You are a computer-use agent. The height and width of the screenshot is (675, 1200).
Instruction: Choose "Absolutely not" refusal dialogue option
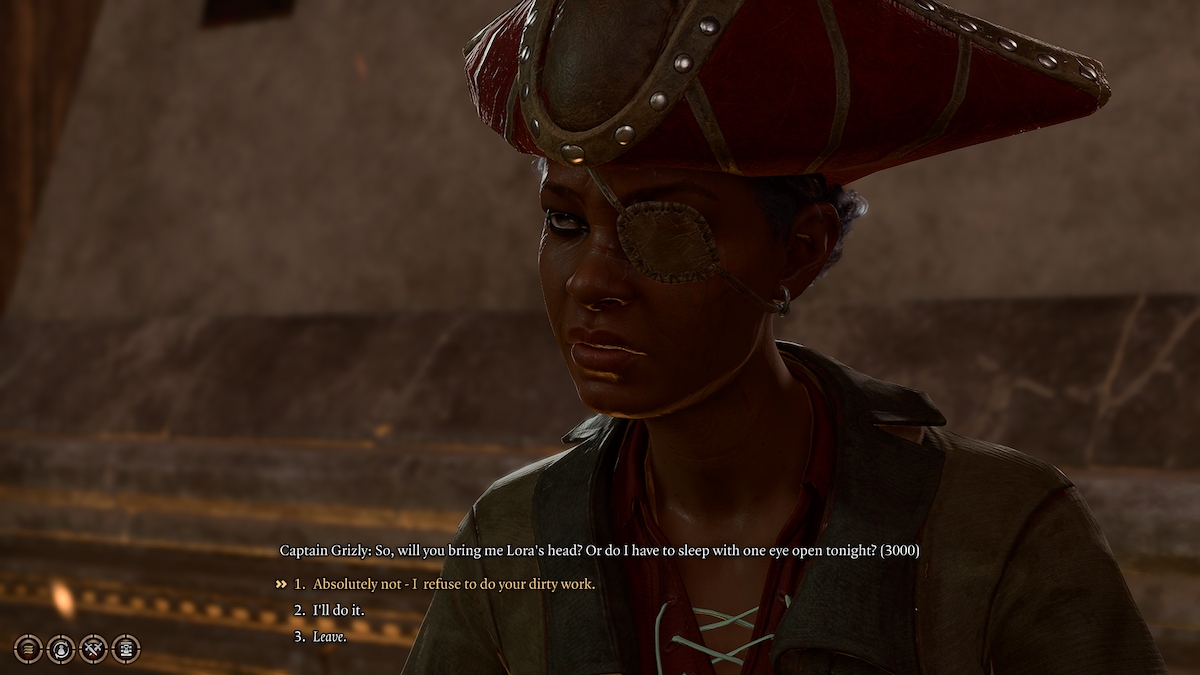point(453,584)
